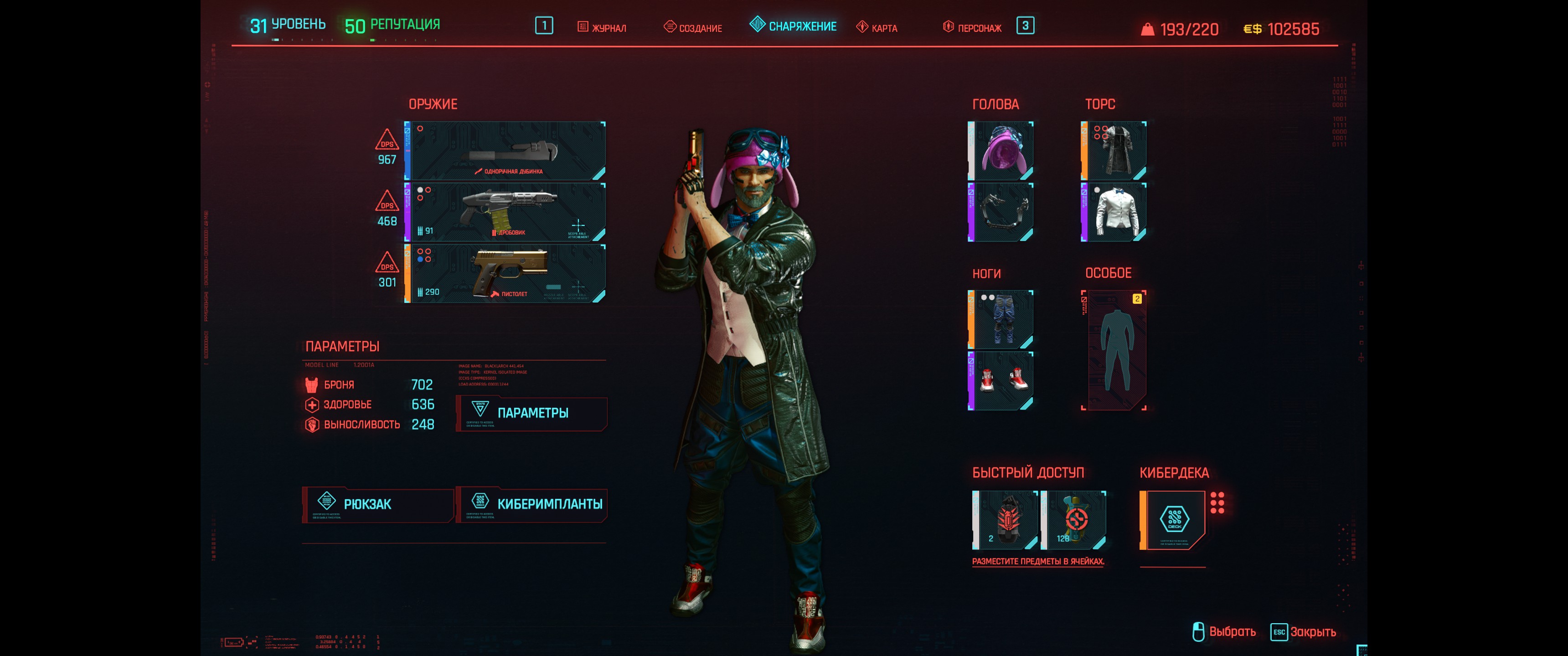1568x656 pixels.
Task: Switch to the Создание tab
Action: click(693, 27)
